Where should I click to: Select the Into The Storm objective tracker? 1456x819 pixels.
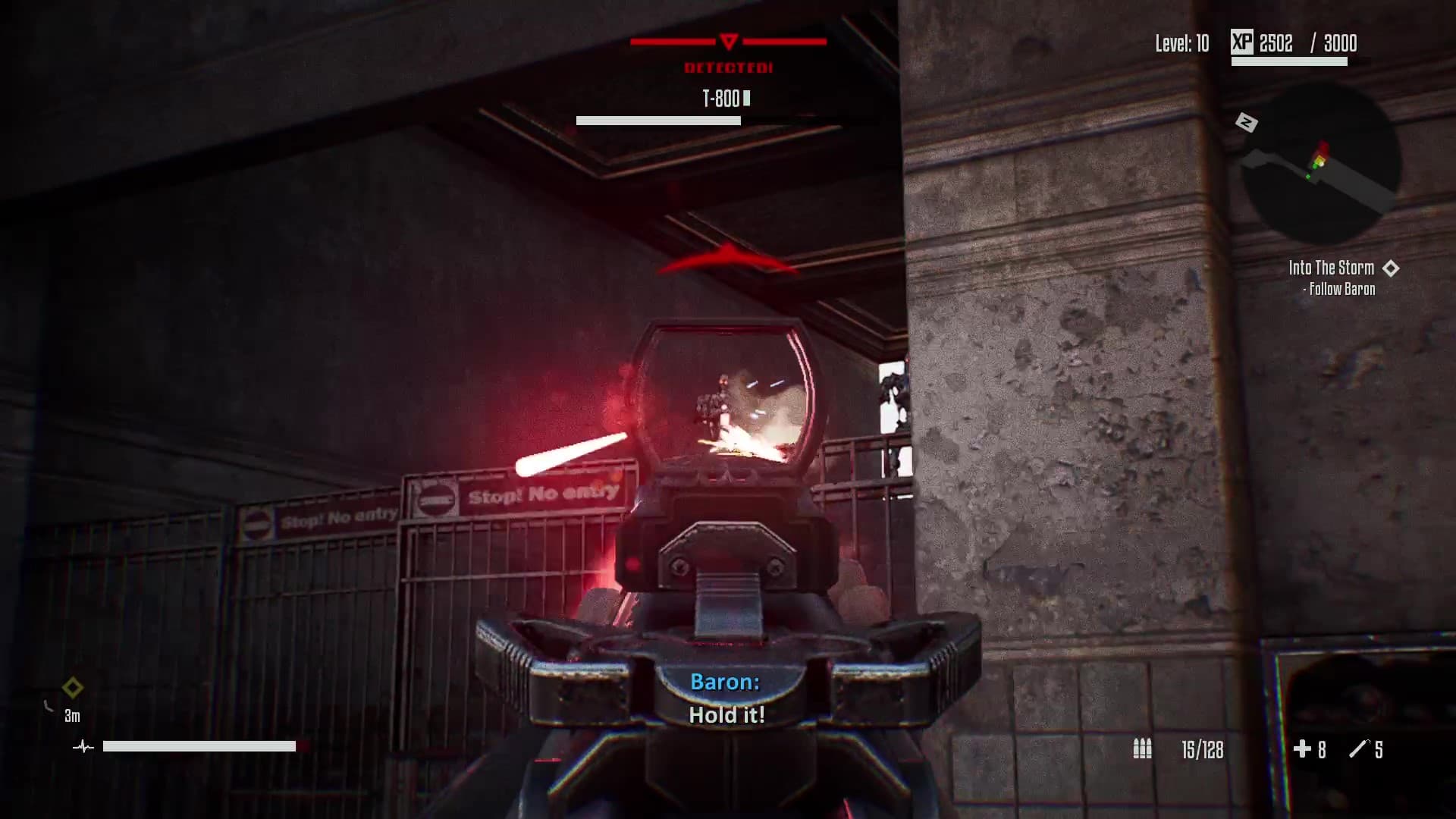tap(1331, 268)
